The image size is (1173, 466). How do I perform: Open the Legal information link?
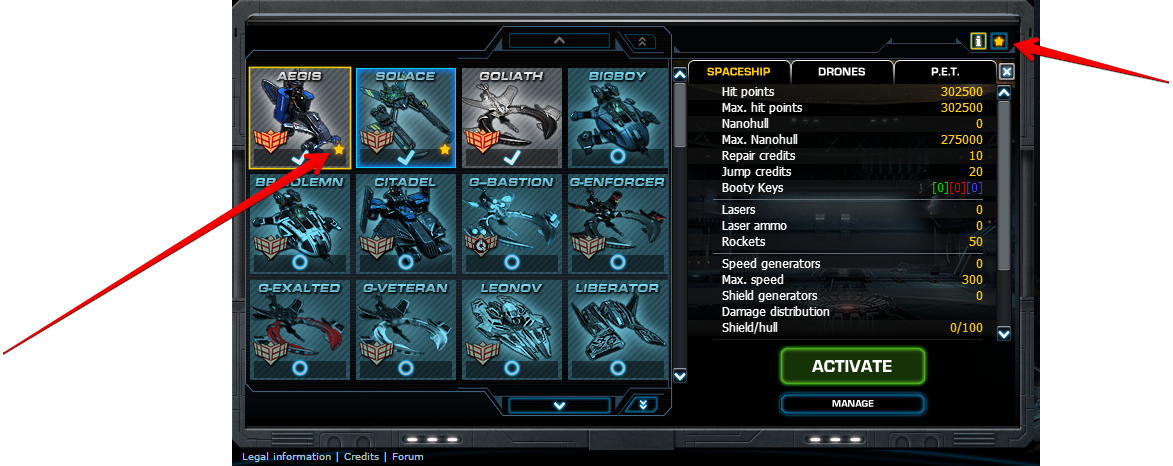(x=286, y=457)
